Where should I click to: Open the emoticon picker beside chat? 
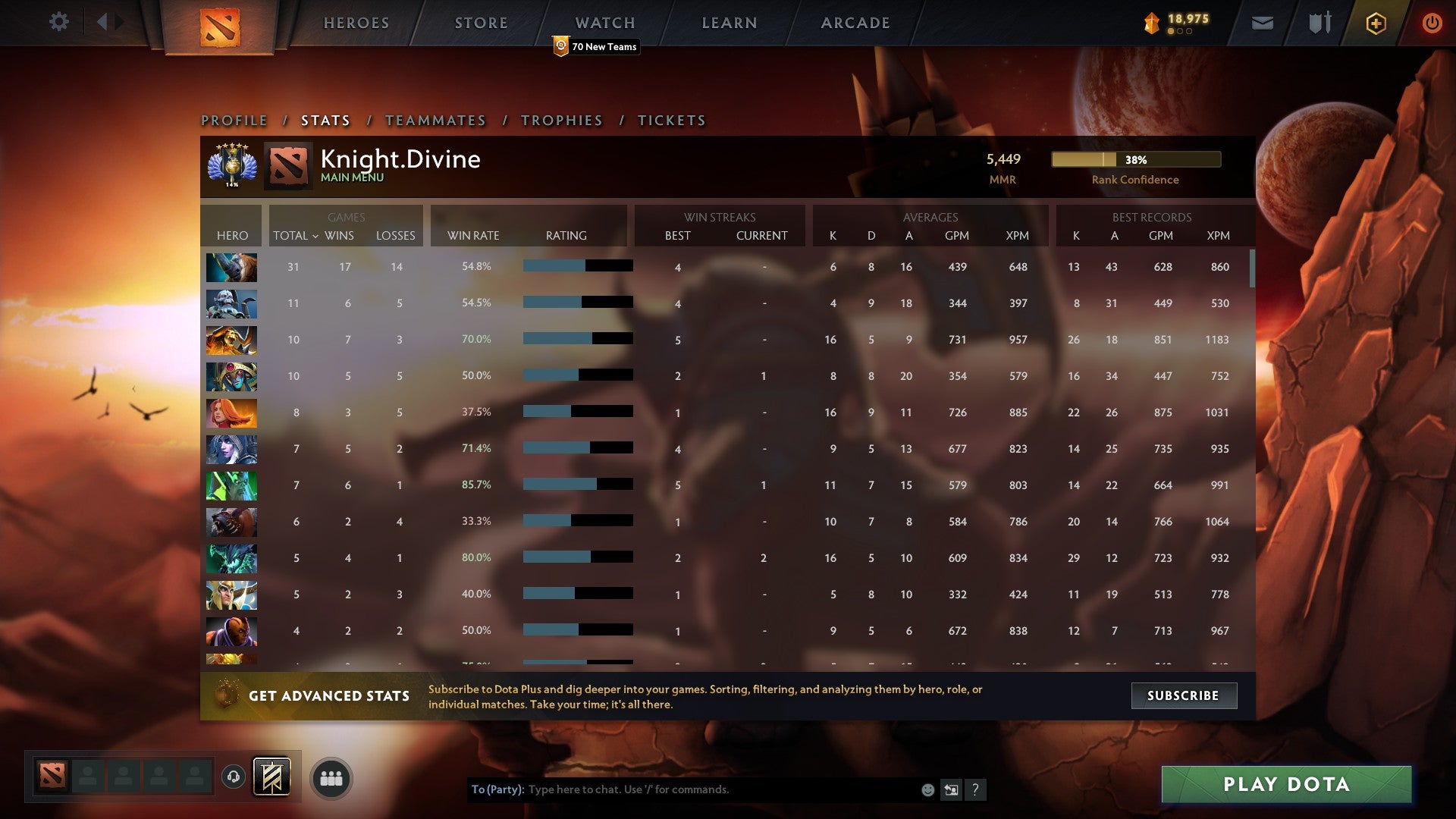click(927, 789)
